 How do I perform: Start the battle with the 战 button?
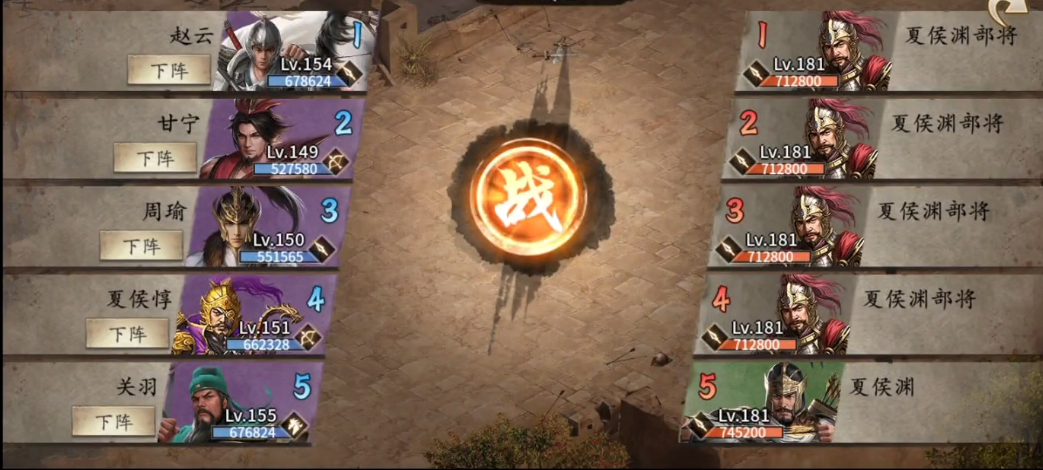(530, 204)
